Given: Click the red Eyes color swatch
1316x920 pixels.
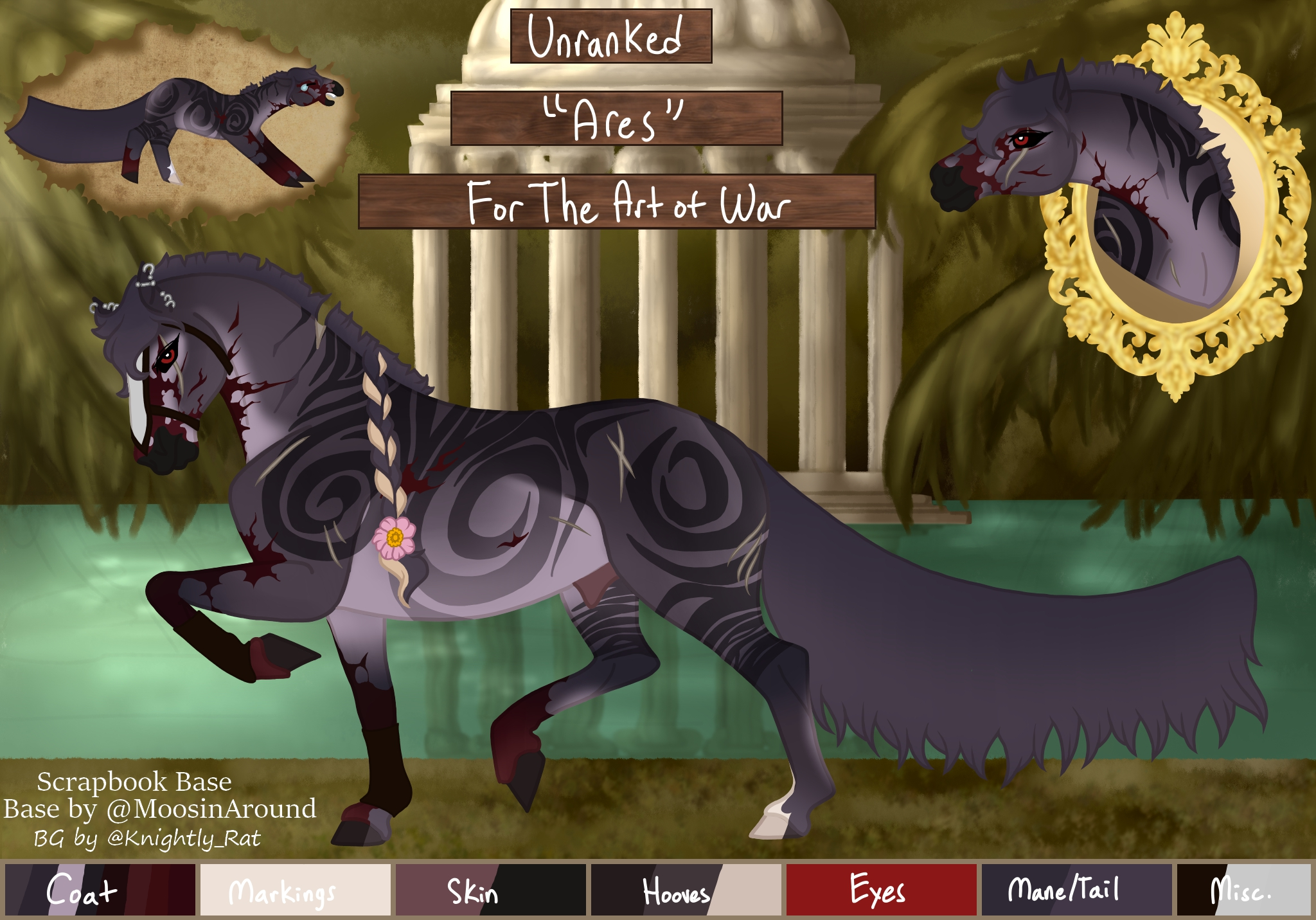Looking at the screenshot, I should [x=881, y=890].
